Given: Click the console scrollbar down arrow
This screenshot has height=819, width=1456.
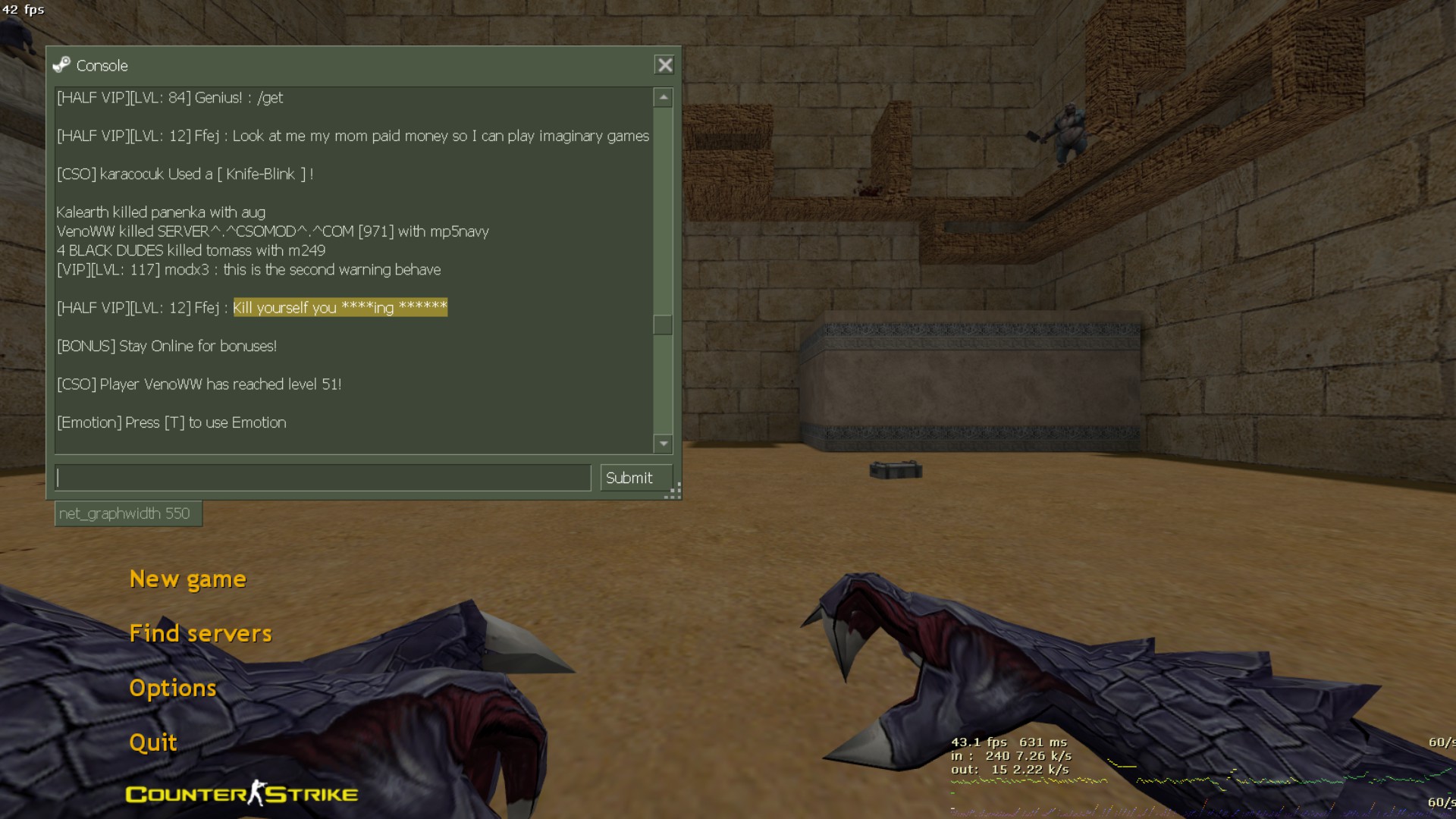Looking at the screenshot, I should (x=664, y=444).
